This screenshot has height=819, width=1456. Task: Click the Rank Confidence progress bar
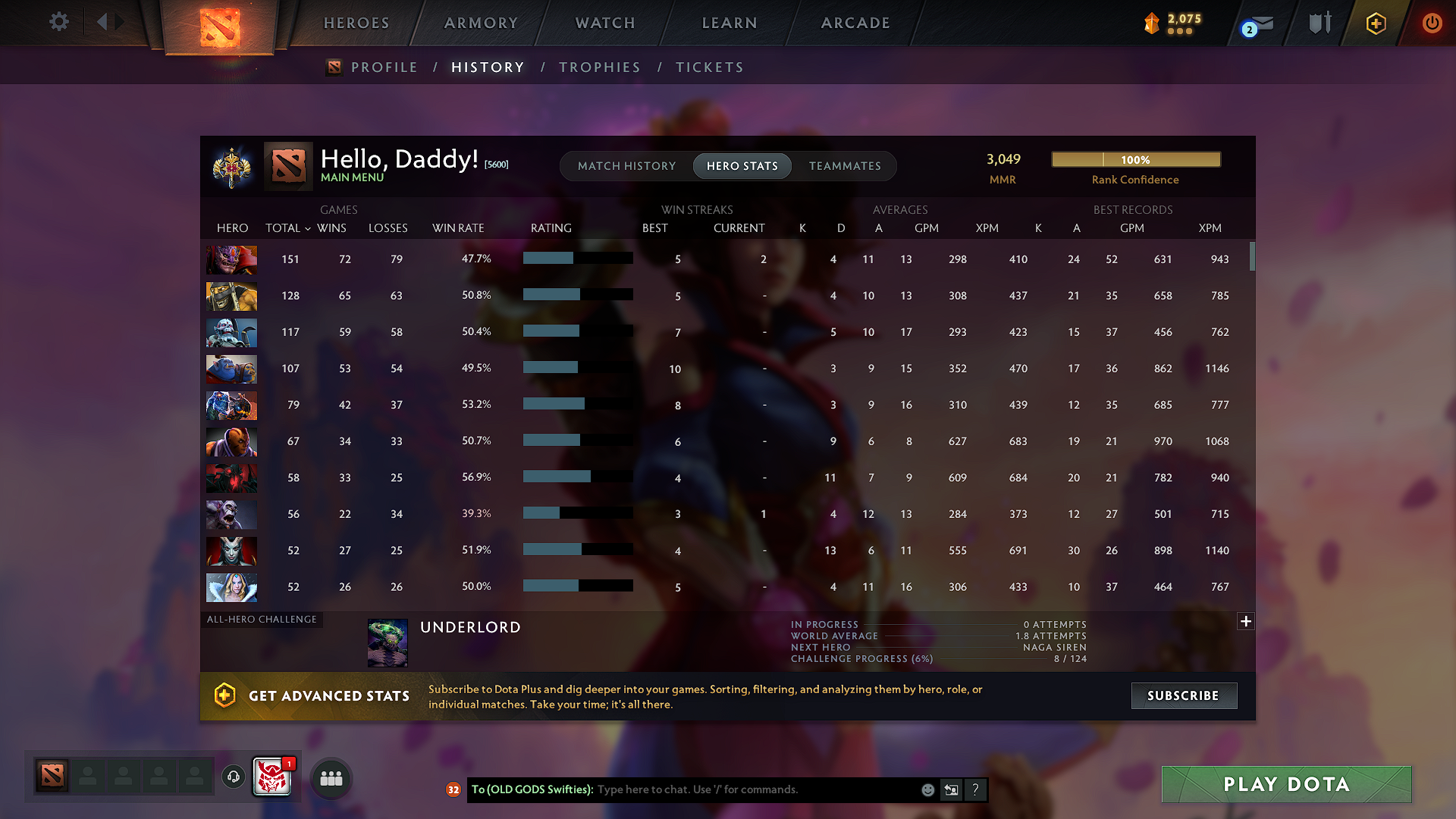[1135, 159]
